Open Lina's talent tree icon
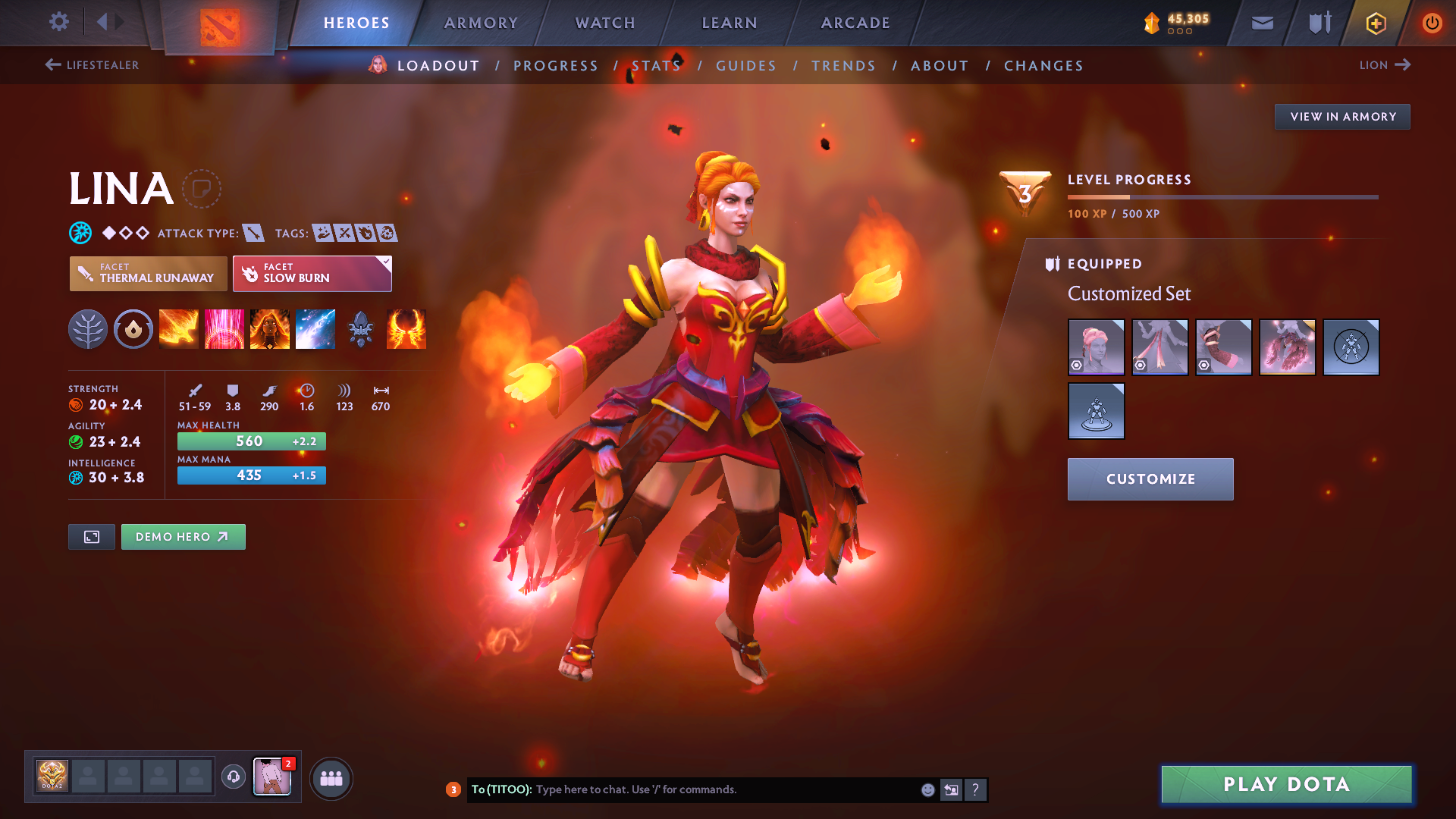Image resolution: width=1456 pixels, height=819 pixels. (x=88, y=328)
